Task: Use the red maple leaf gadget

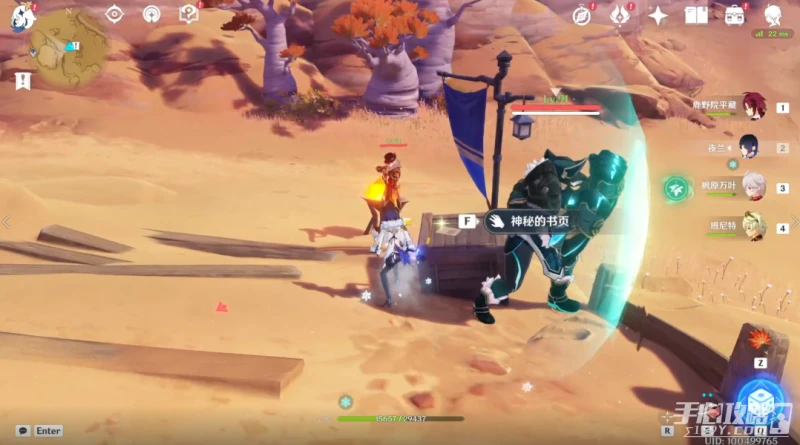Action: (762, 341)
